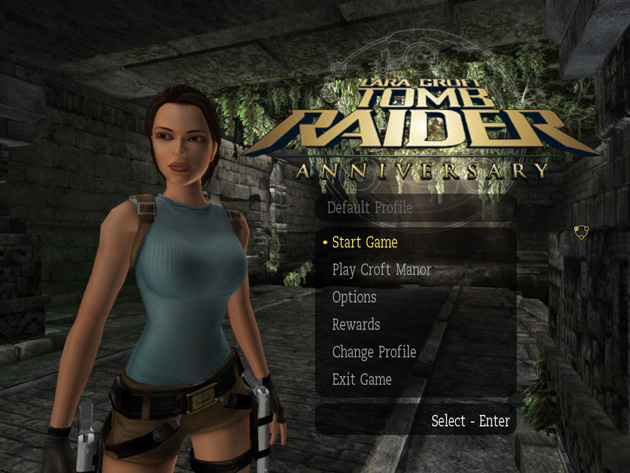The image size is (630, 473).
Task: Open the Rewards menu entry
Action: 356,325
